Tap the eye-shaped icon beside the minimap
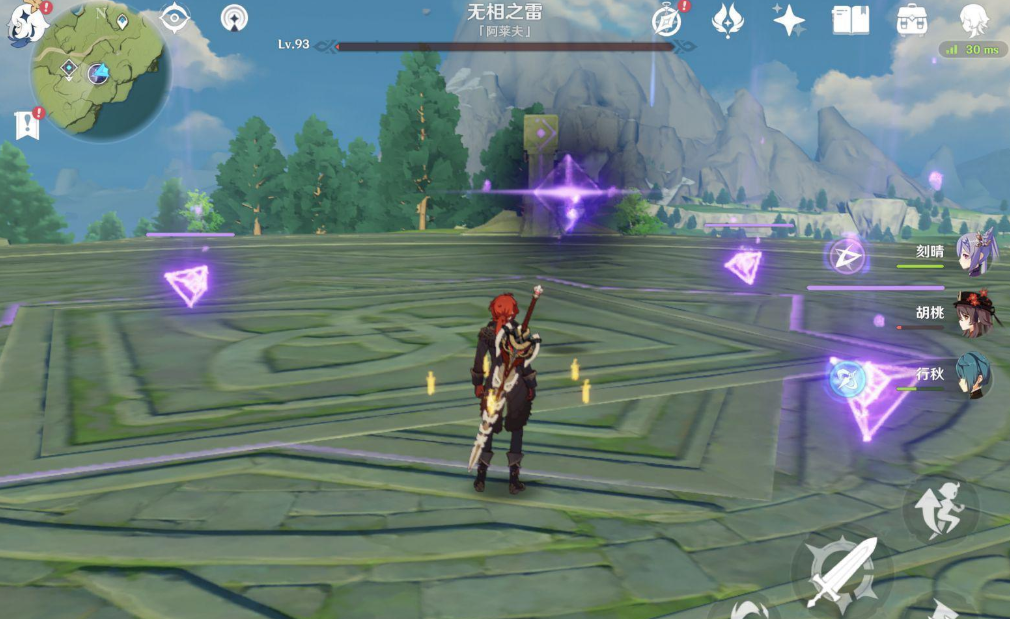The width and height of the screenshot is (1010, 619). coord(175,18)
